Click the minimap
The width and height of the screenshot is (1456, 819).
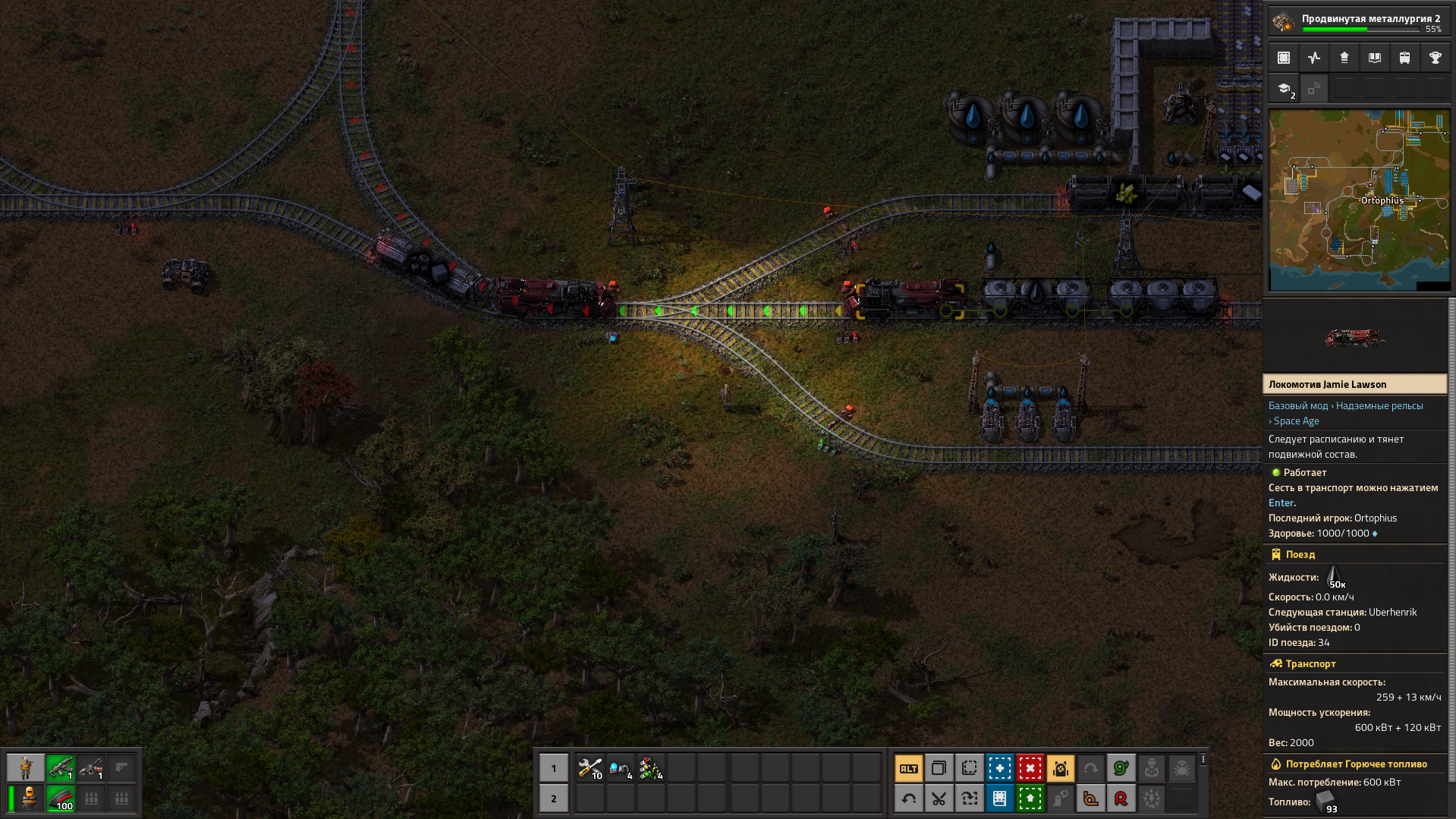coord(1359,200)
